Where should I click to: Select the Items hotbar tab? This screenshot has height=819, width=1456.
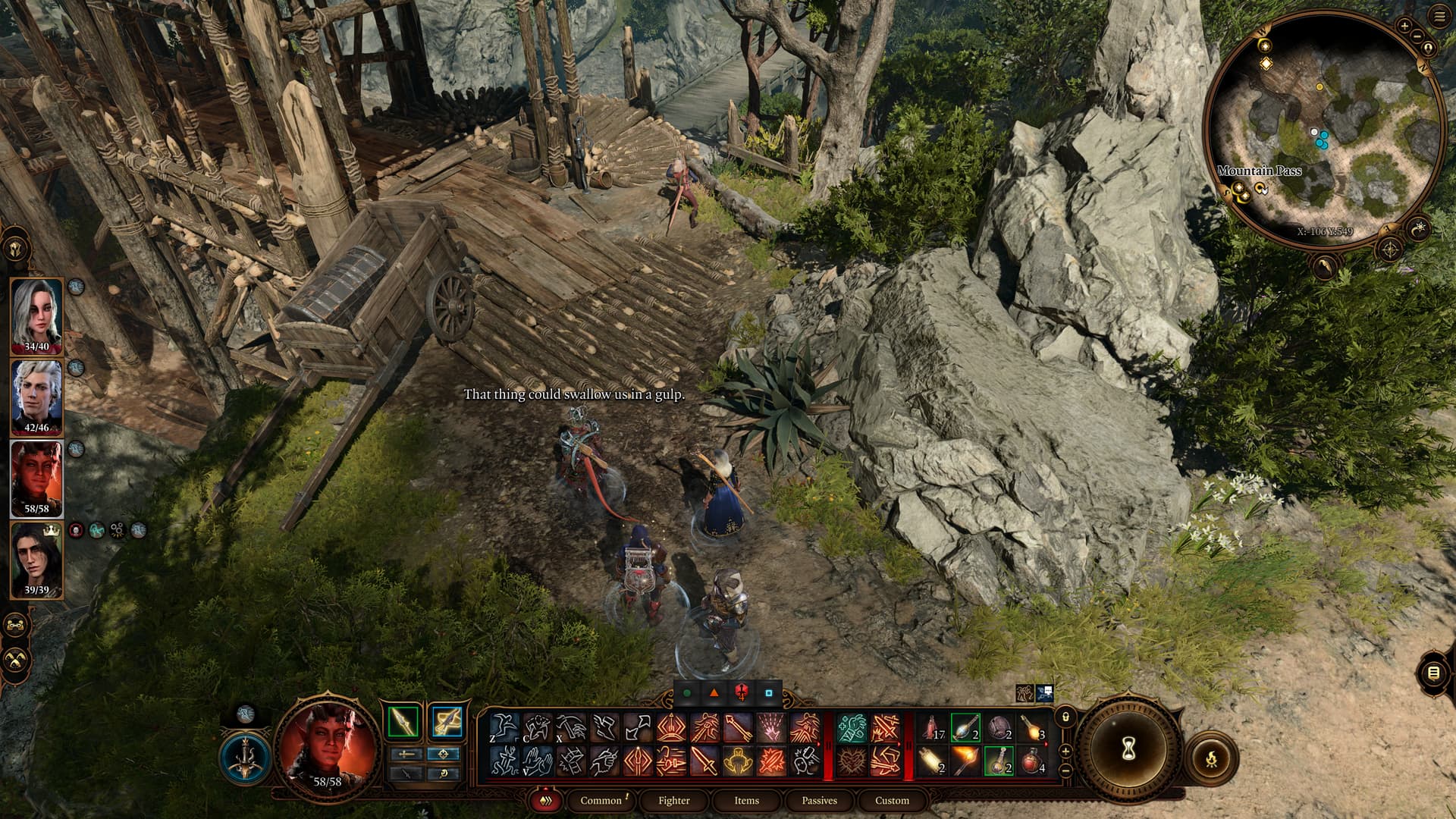(746, 800)
